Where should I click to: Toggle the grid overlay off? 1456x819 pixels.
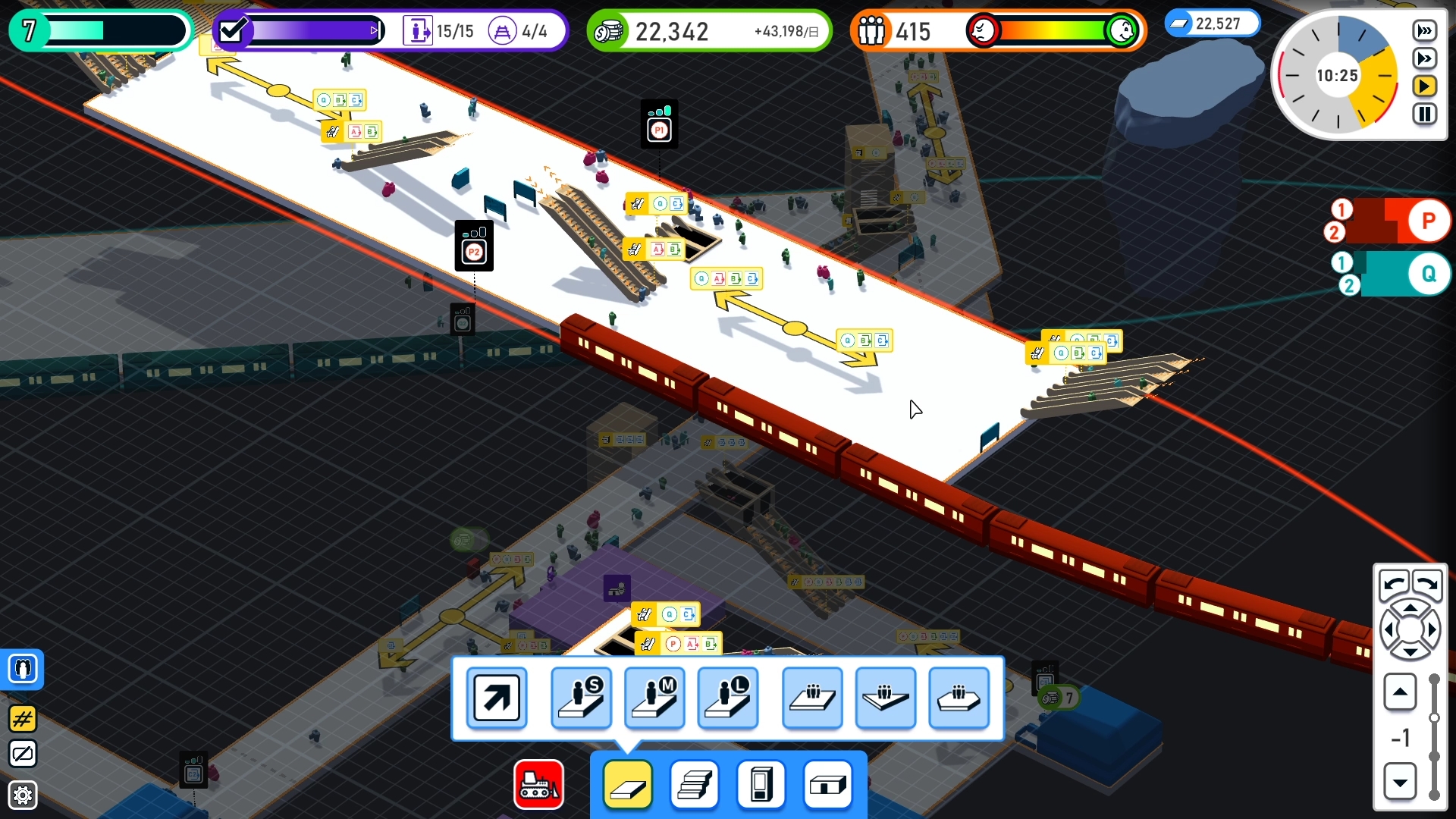tap(23, 720)
